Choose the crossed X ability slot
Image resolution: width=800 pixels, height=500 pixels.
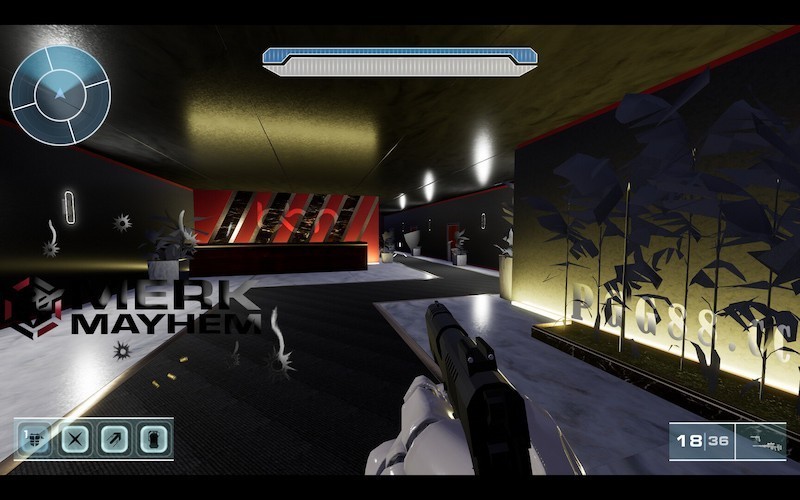pyautogui.click(x=77, y=438)
